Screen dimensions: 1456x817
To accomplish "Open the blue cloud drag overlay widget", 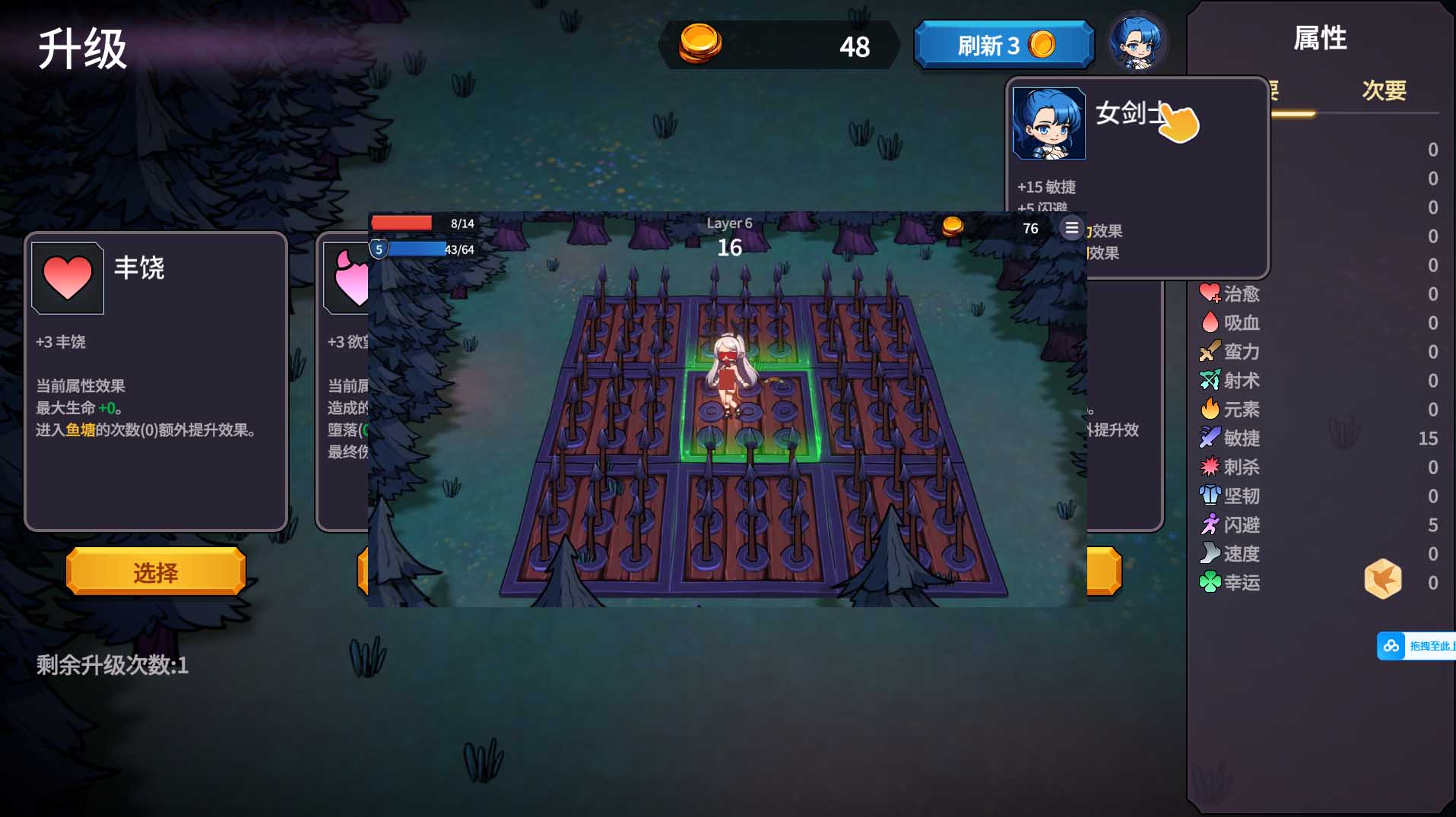I will coord(1414,646).
